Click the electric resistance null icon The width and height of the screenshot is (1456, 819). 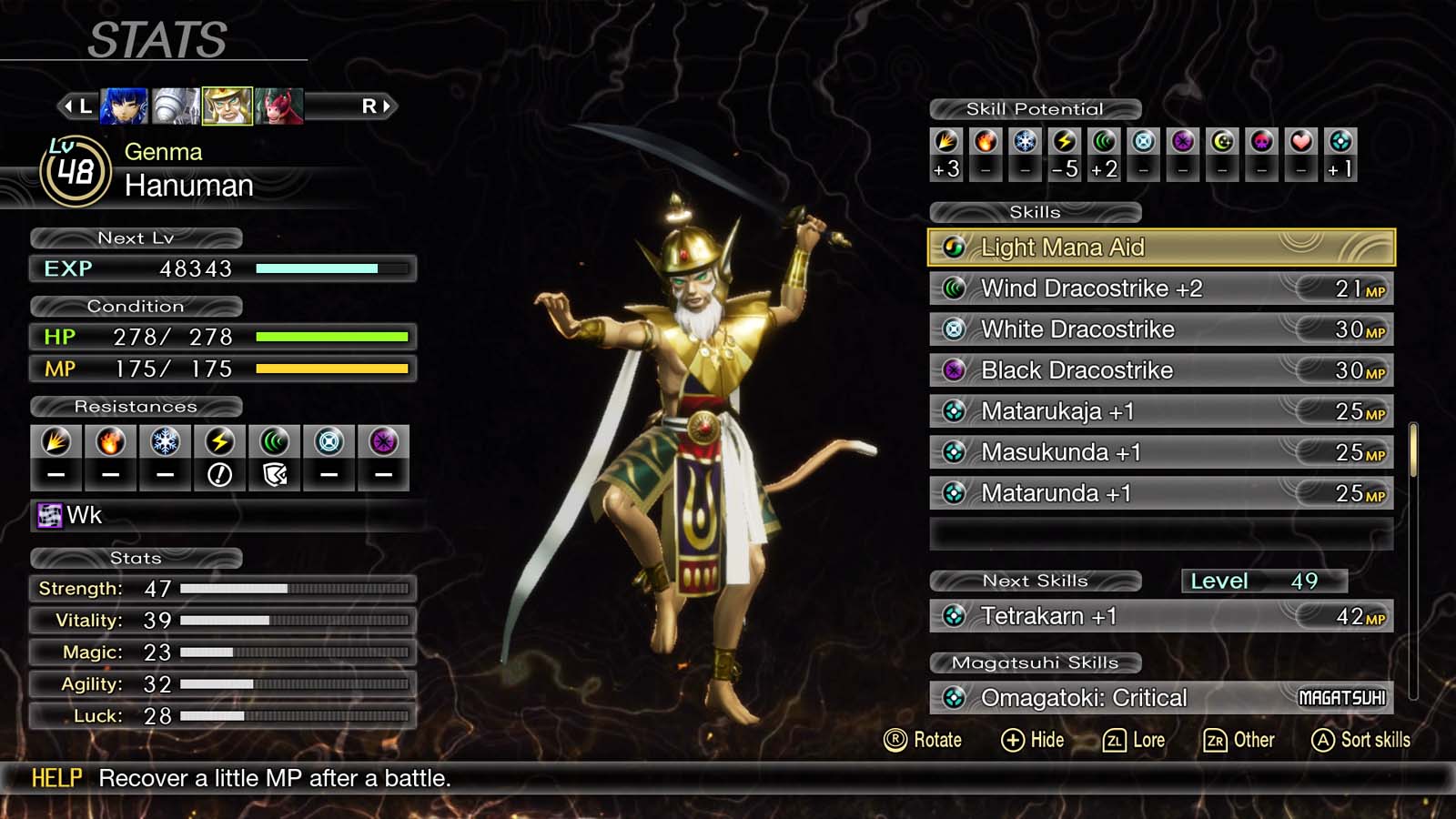pos(219,446)
